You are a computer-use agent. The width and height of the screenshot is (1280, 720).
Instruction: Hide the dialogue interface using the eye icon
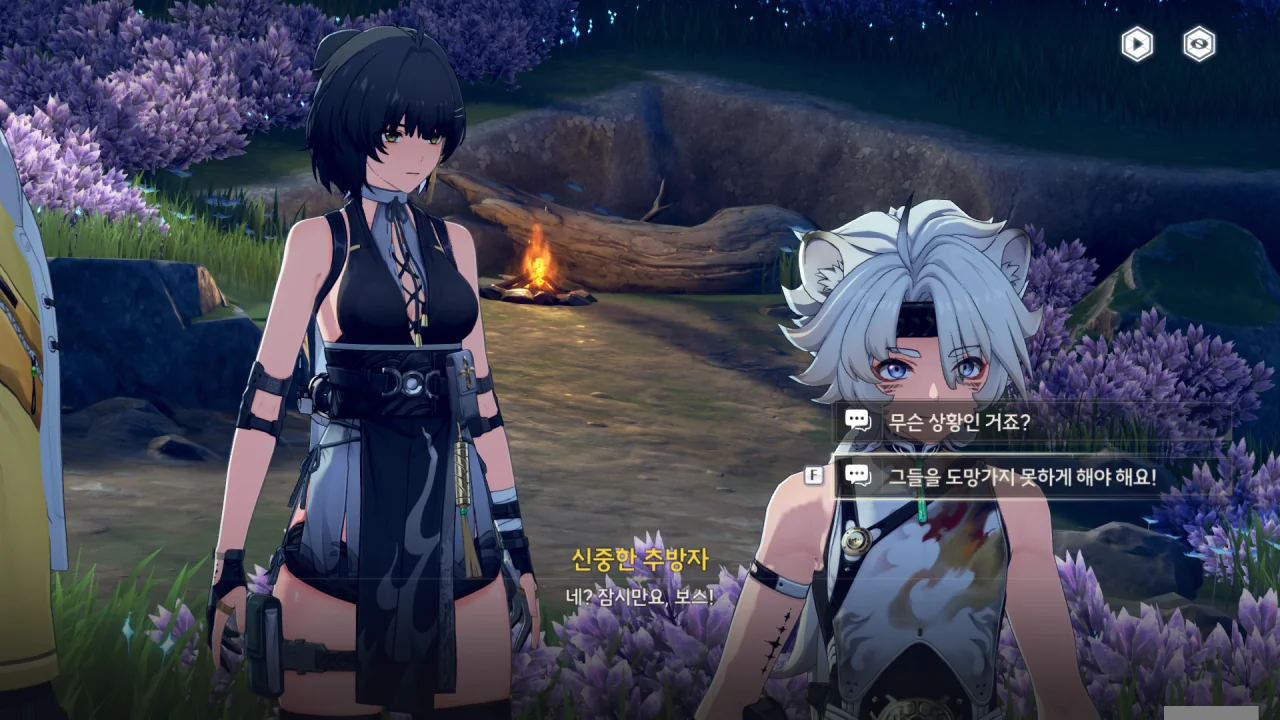point(1199,44)
